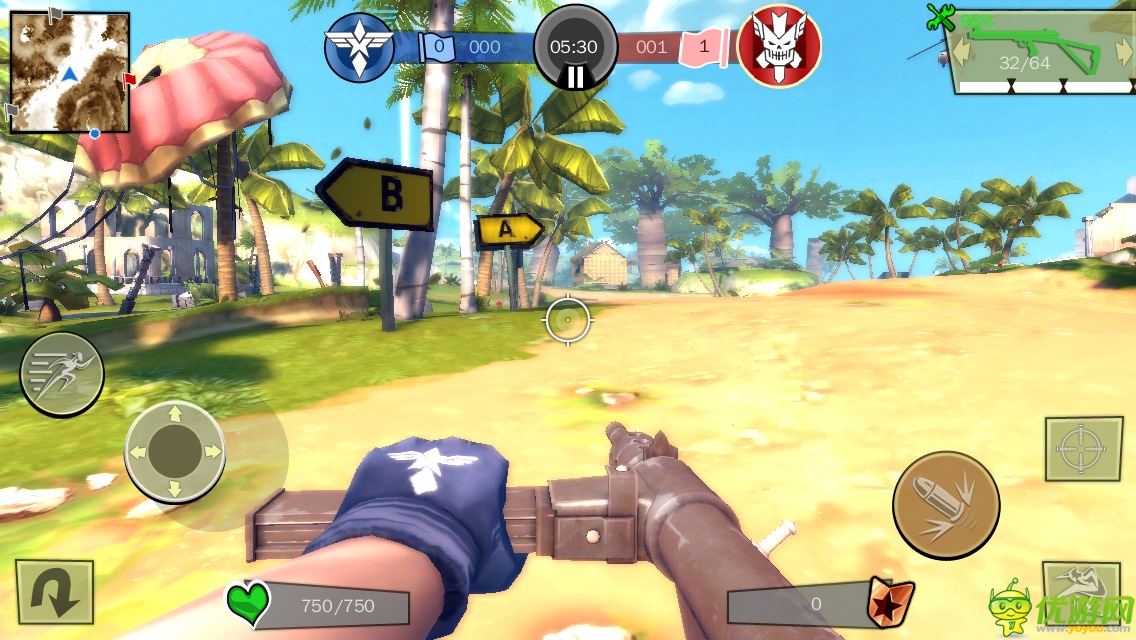The width and height of the screenshot is (1136, 640).
Task: Hit the U-turn arrow button
Action: coord(54,592)
